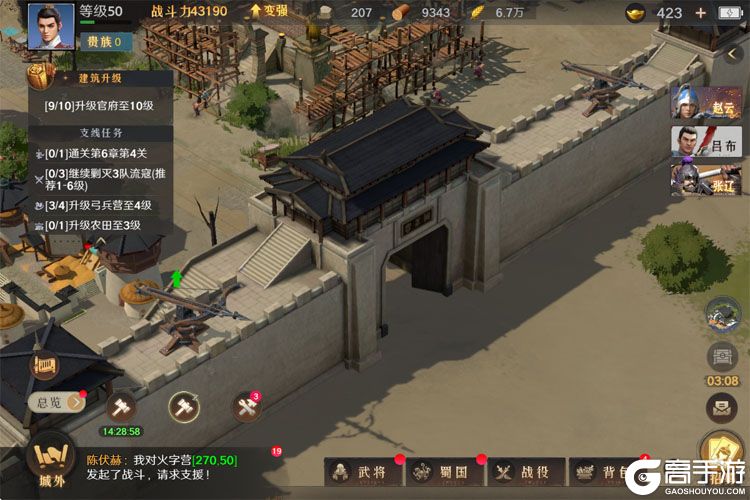Open the build queue hammer with timer
This screenshot has width=750, height=500.
pos(121,407)
